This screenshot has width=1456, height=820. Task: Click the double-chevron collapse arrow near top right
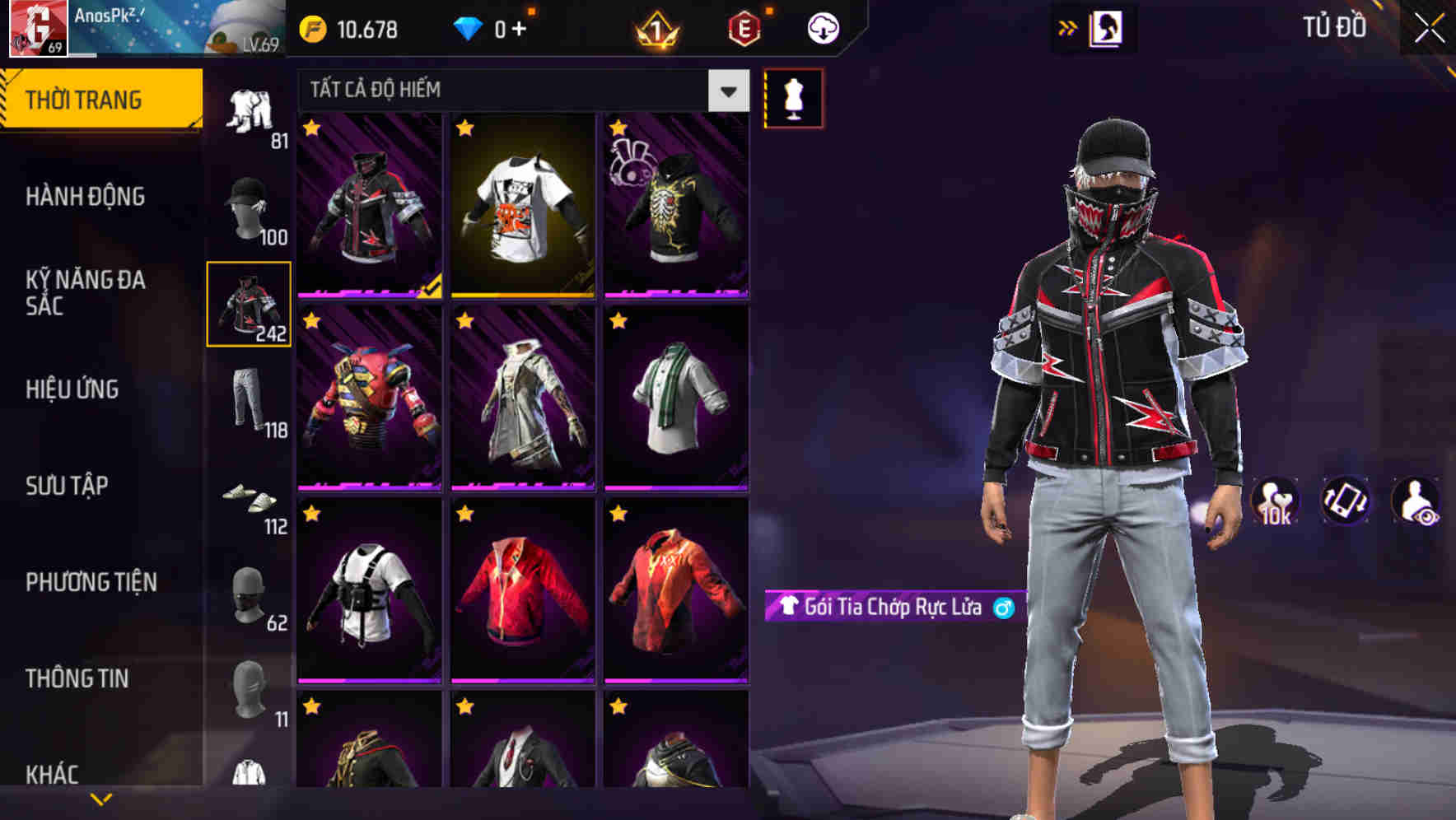click(1068, 26)
